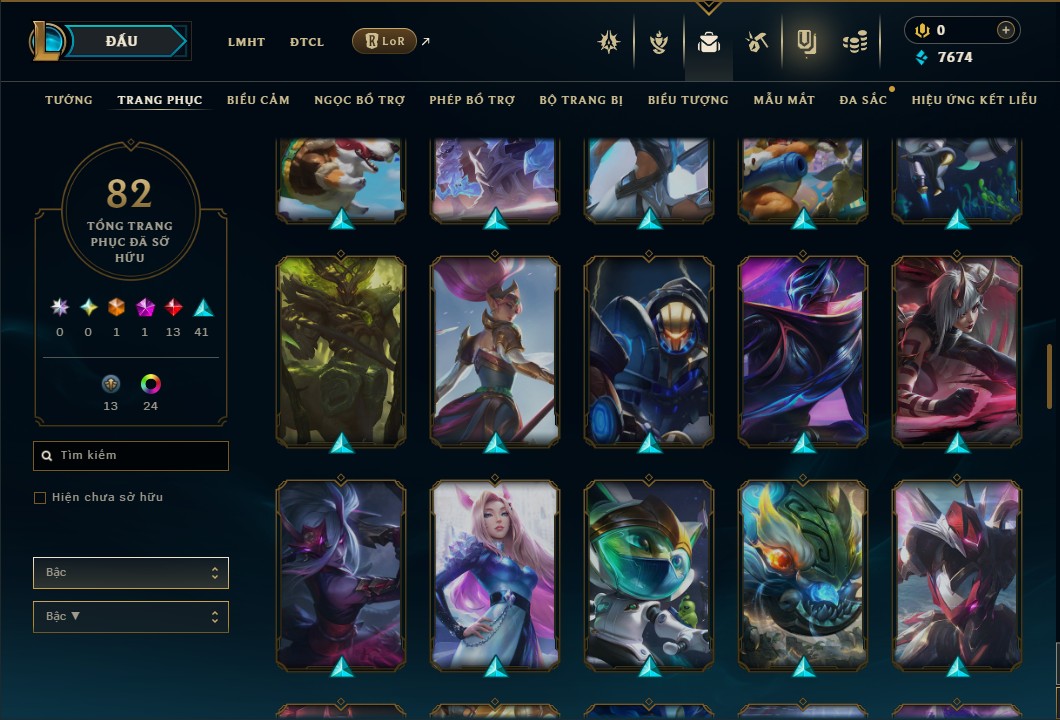Open the collection backpack icon
Viewport: 1060px width, 720px height.
click(709, 42)
